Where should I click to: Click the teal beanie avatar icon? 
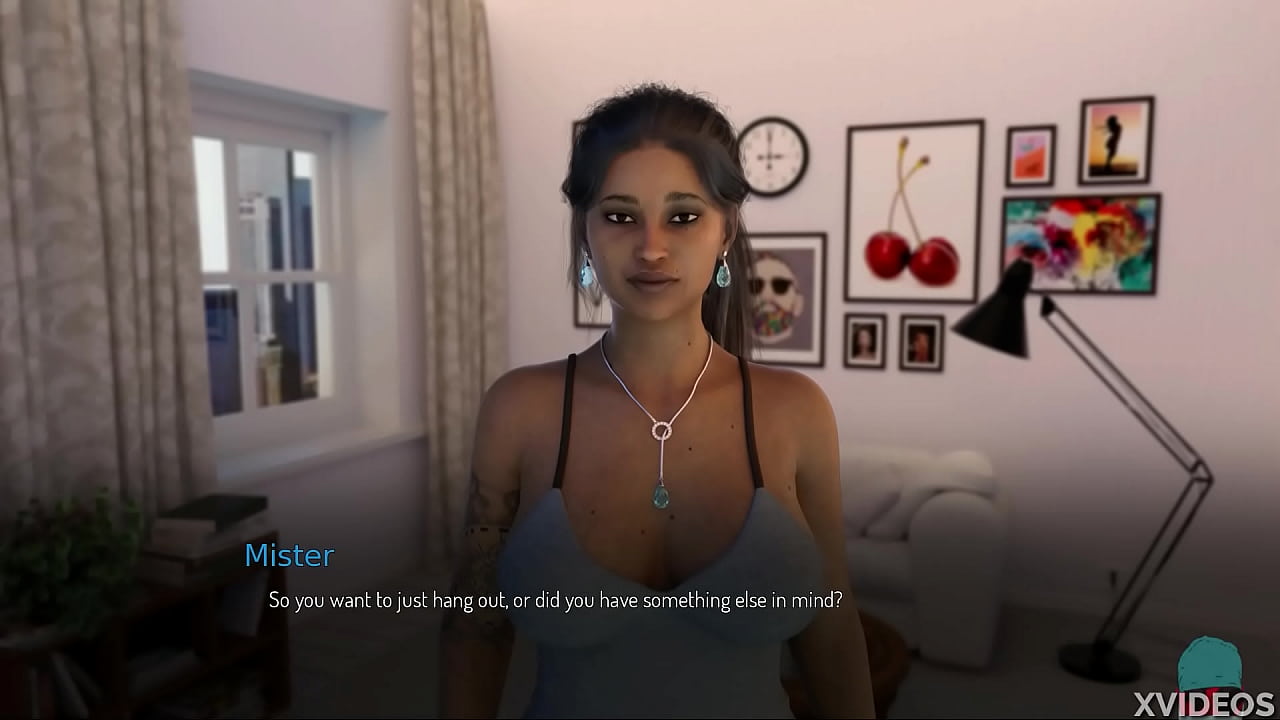pos(1209,663)
